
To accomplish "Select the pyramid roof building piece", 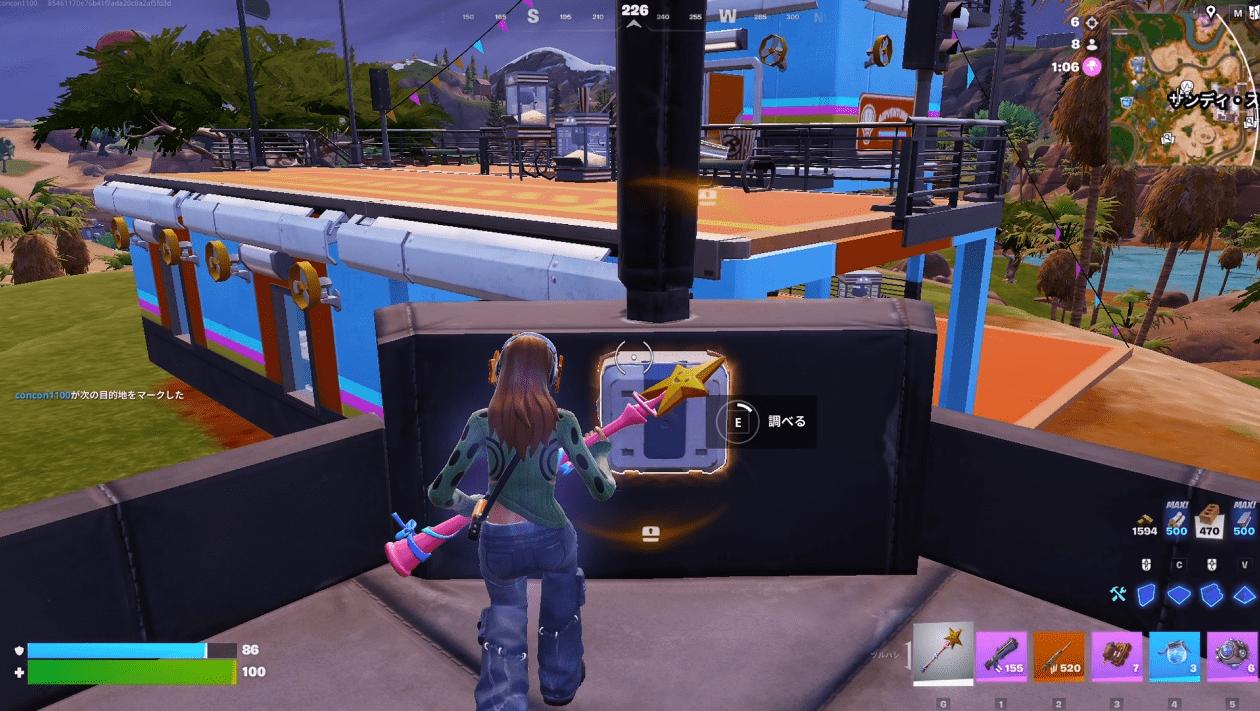I will (x=1244, y=595).
